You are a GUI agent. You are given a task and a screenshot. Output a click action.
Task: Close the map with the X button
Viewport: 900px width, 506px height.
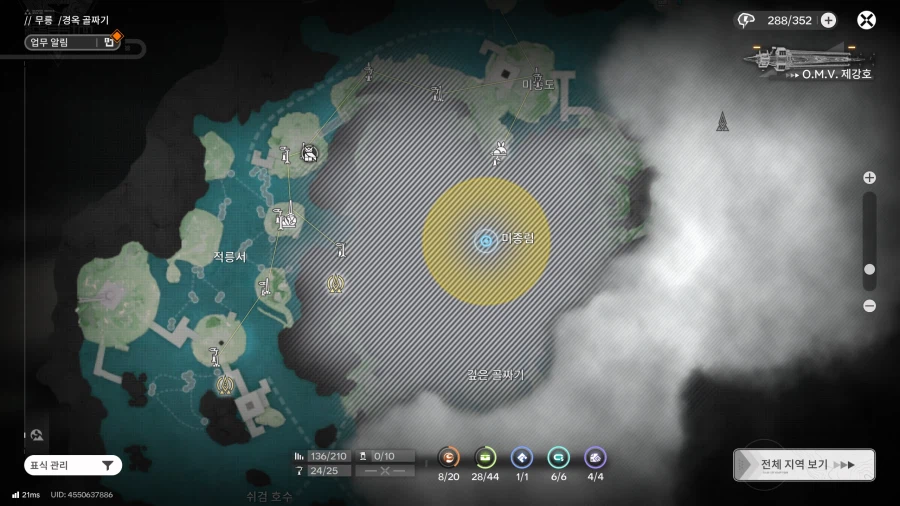[867, 20]
